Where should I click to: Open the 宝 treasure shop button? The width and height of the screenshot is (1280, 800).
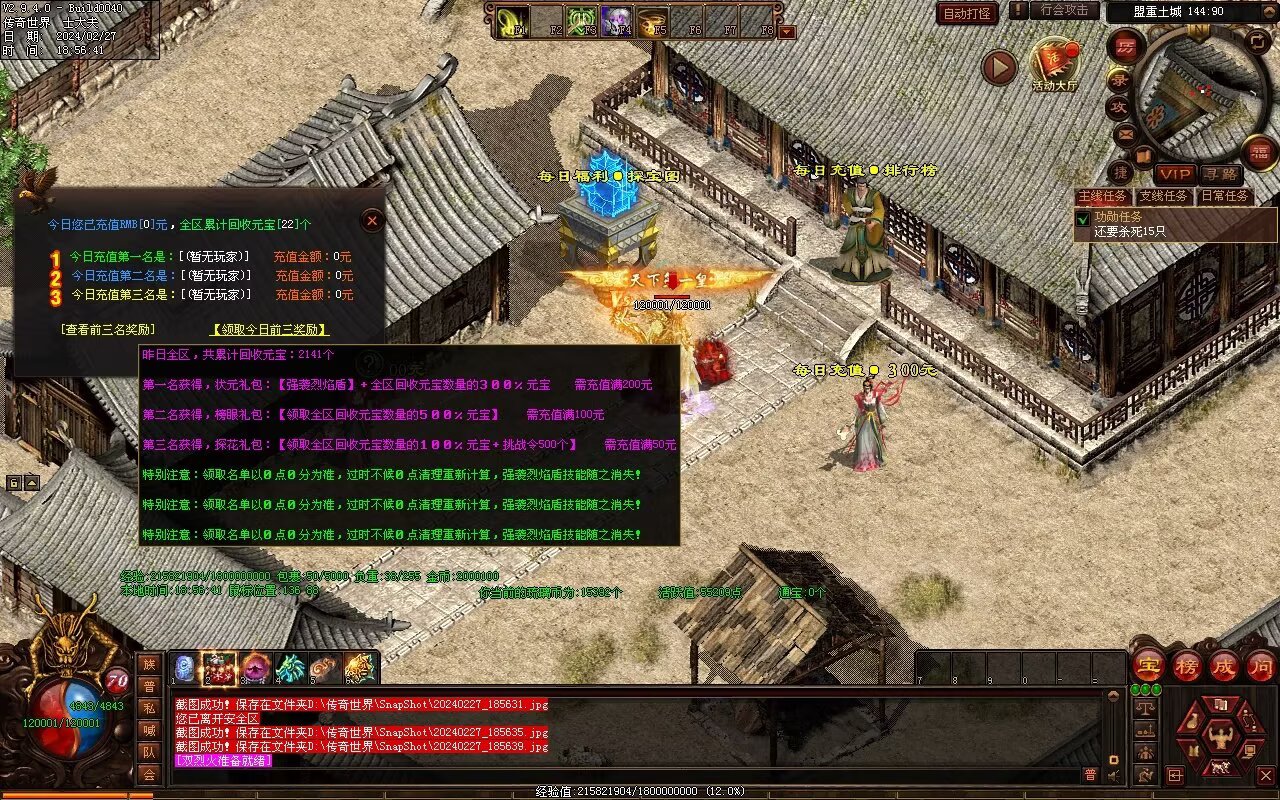pos(1148,665)
